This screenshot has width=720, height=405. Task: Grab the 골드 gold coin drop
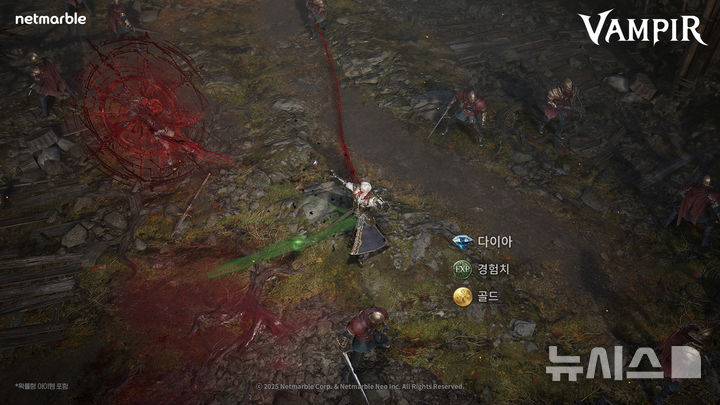pyautogui.click(x=462, y=296)
